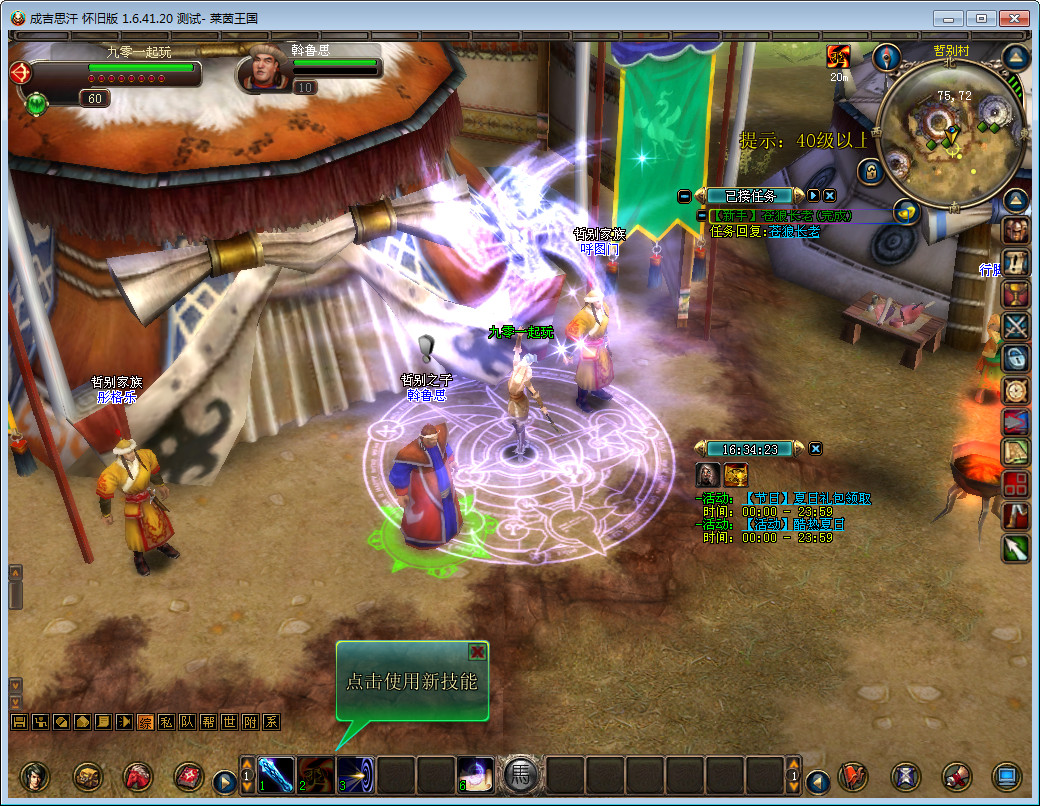1040x806 pixels.
Task: Maximize the game window
Action: [982, 19]
